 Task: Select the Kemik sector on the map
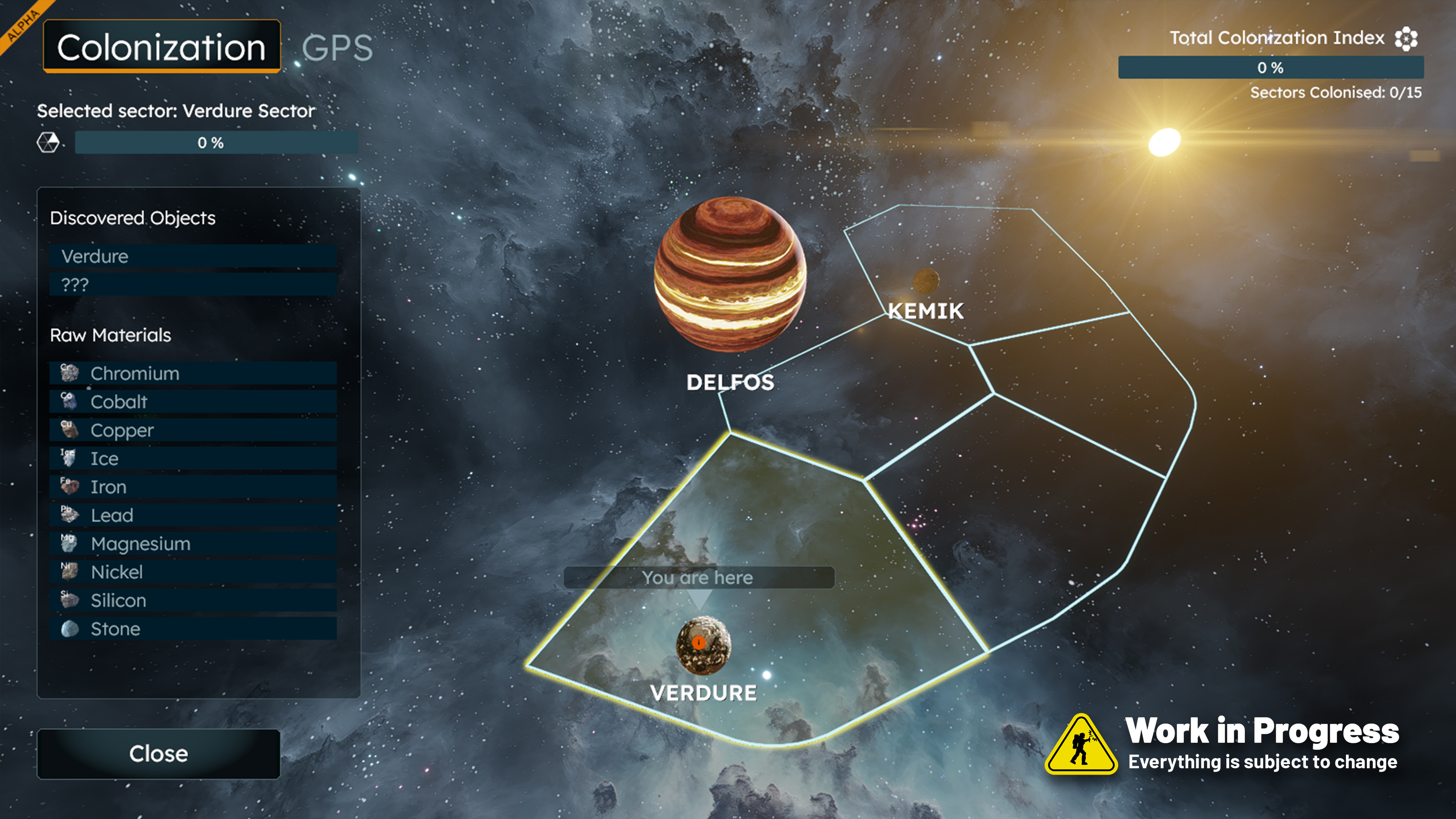pyautogui.click(x=926, y=281)
